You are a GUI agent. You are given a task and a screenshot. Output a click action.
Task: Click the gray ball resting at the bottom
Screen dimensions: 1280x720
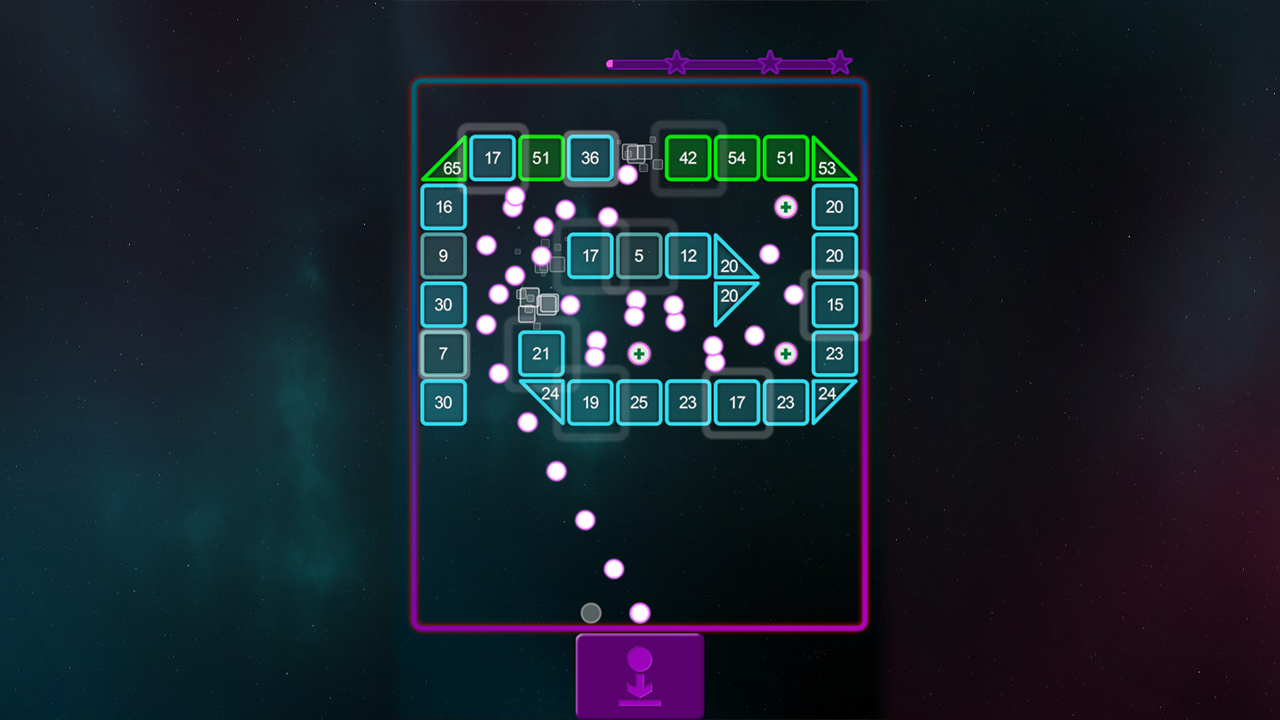590,612
